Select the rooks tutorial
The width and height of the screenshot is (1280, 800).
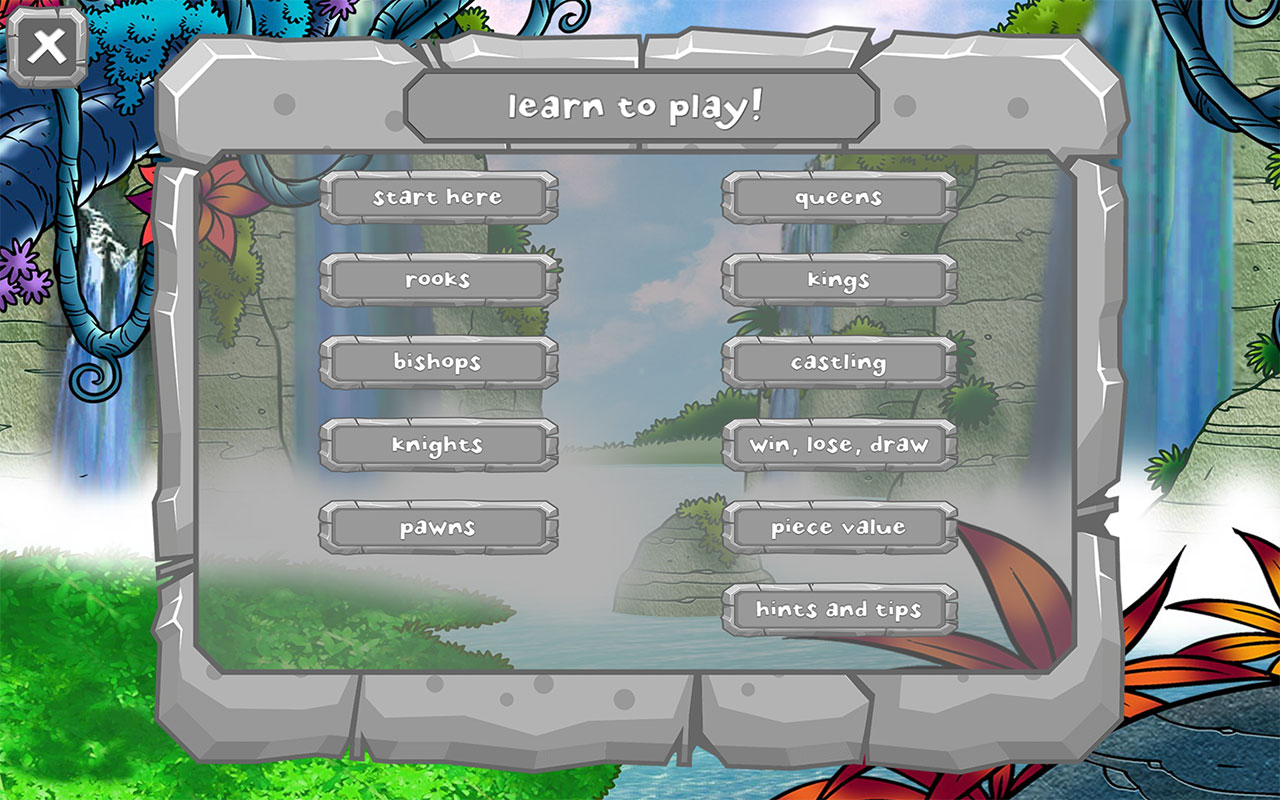tap(437, 280)
